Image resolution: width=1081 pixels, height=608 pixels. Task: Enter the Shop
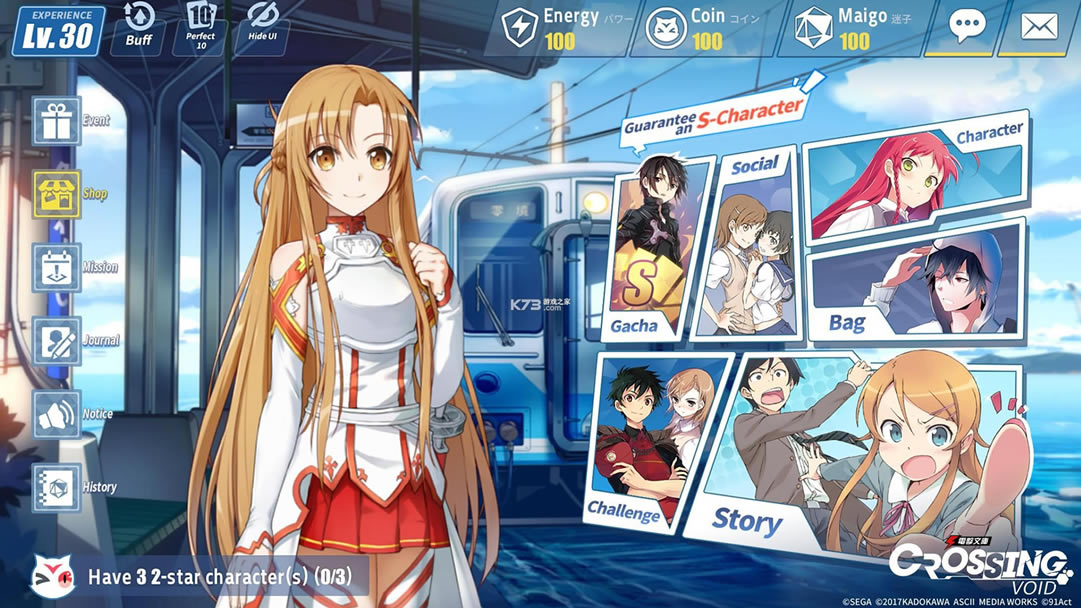point(57,194)
